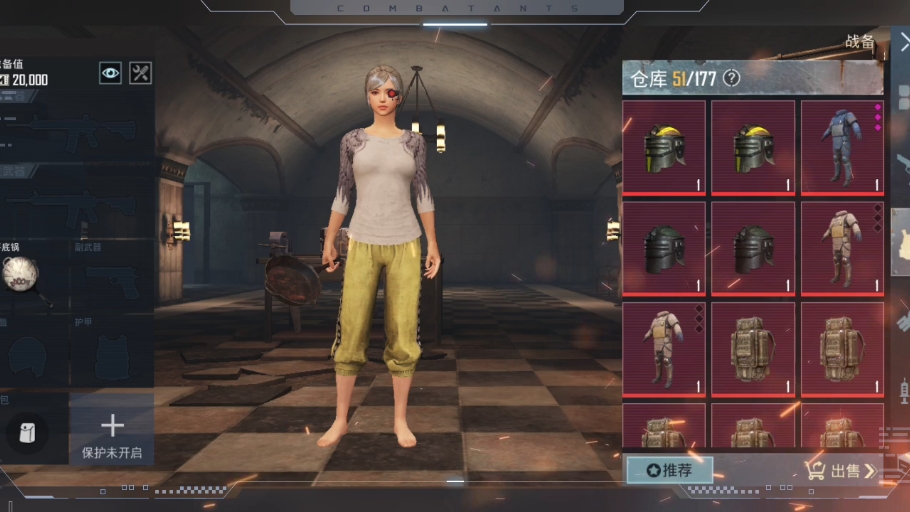Open the white bag icon slot

pyautogui.click(x=27, y=432)
